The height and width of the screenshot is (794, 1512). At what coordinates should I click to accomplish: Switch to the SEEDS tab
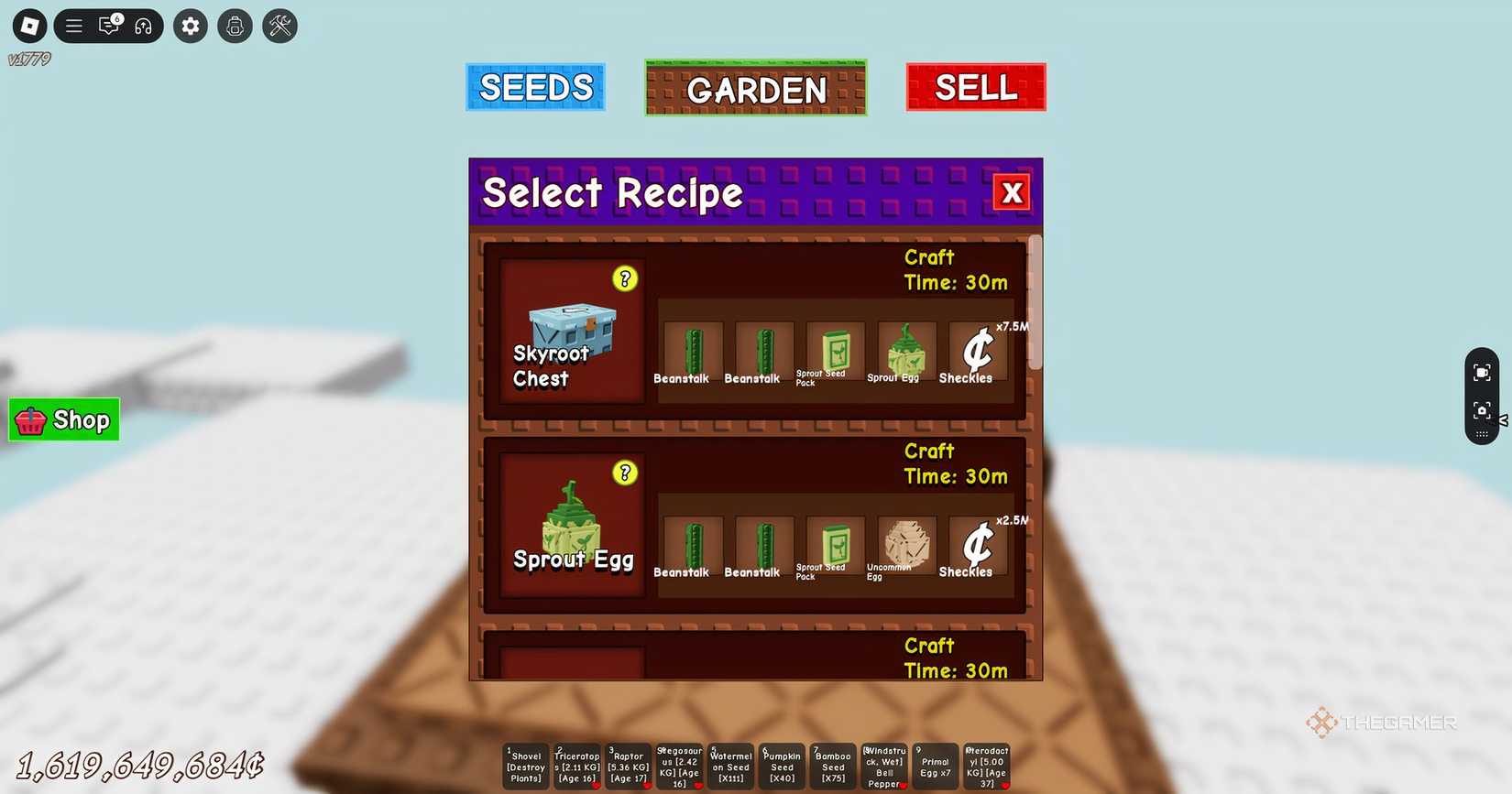click(x=535, y=87)
